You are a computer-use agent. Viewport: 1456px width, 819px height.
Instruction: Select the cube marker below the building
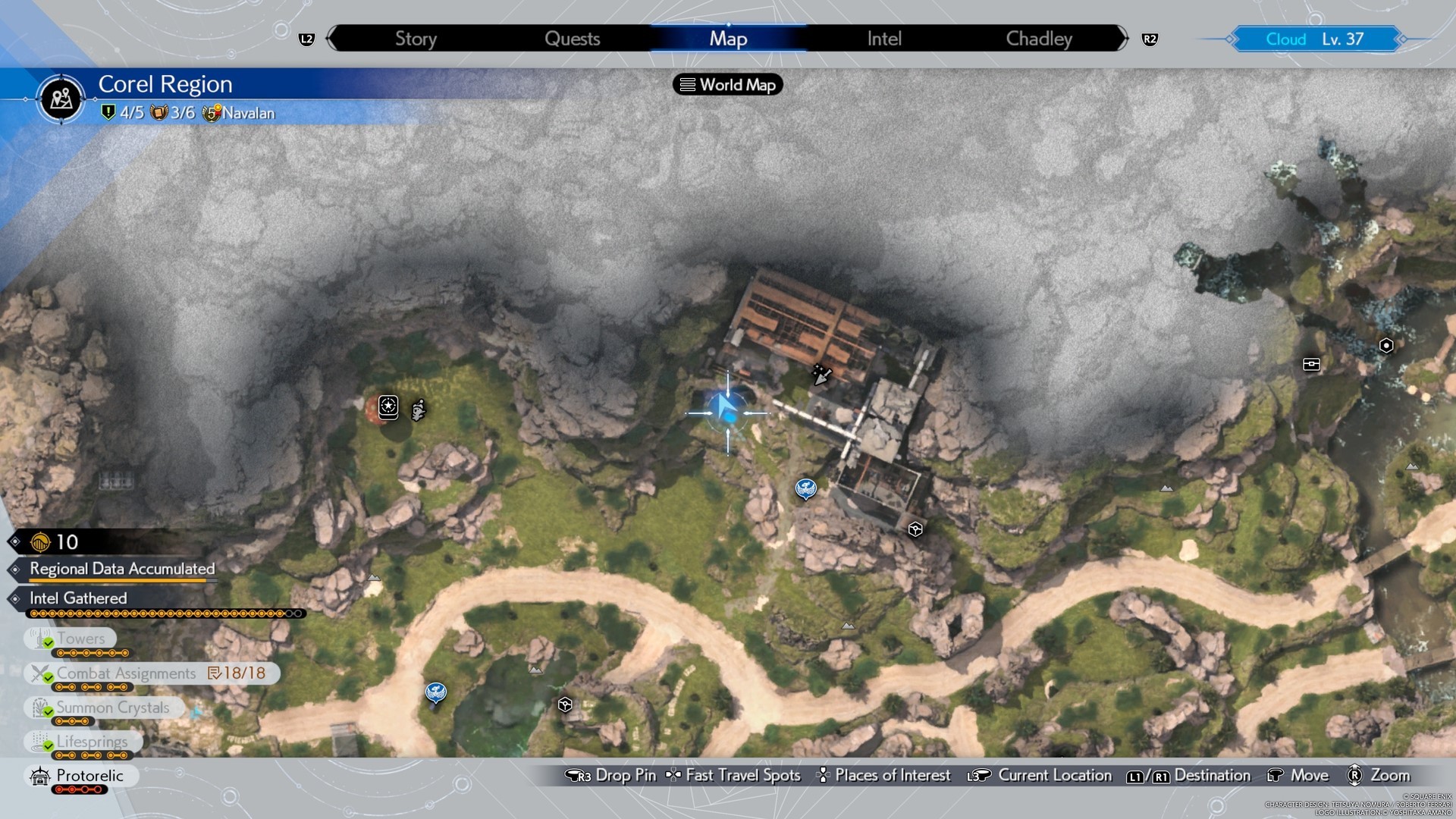[915, 529]
